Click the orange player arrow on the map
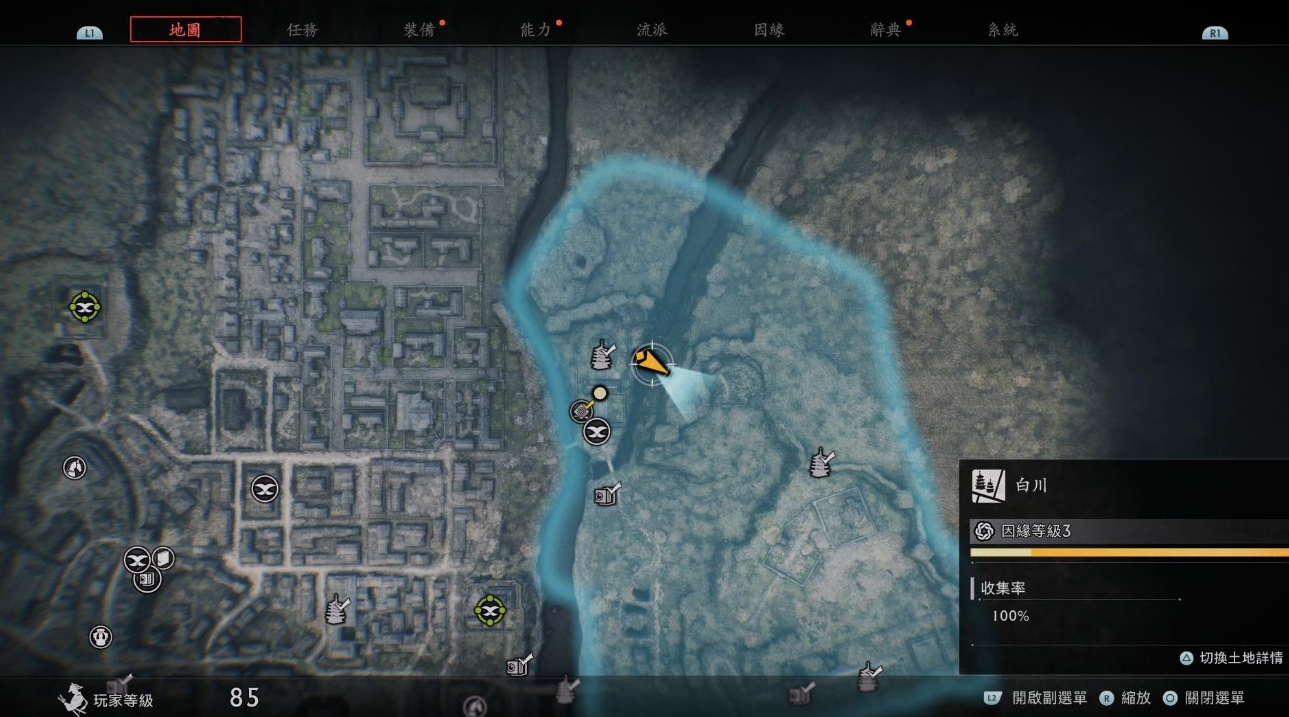 tap(649, 361)
